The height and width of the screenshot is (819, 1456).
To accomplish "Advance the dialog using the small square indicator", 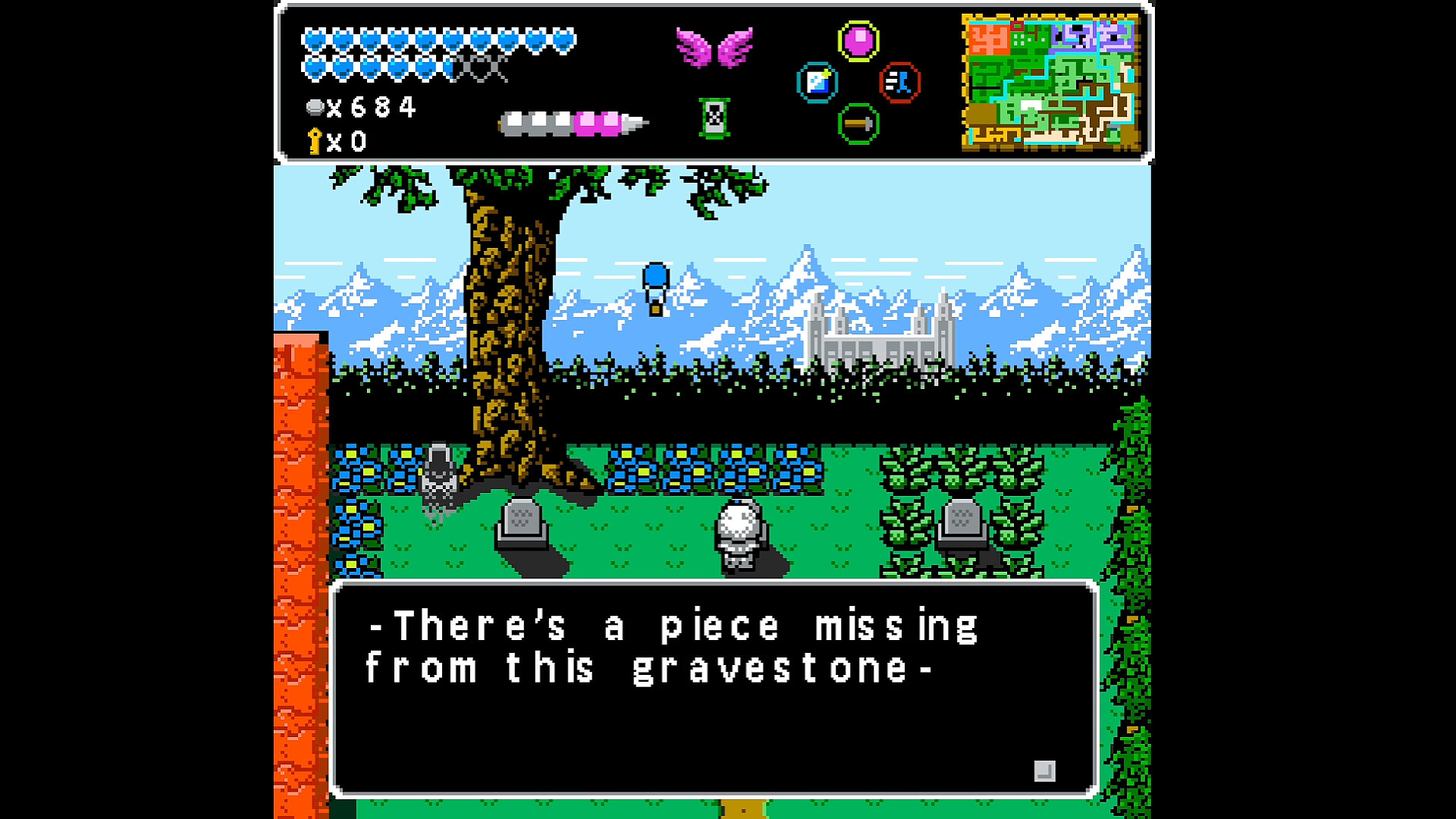I will pos(1046,770).
